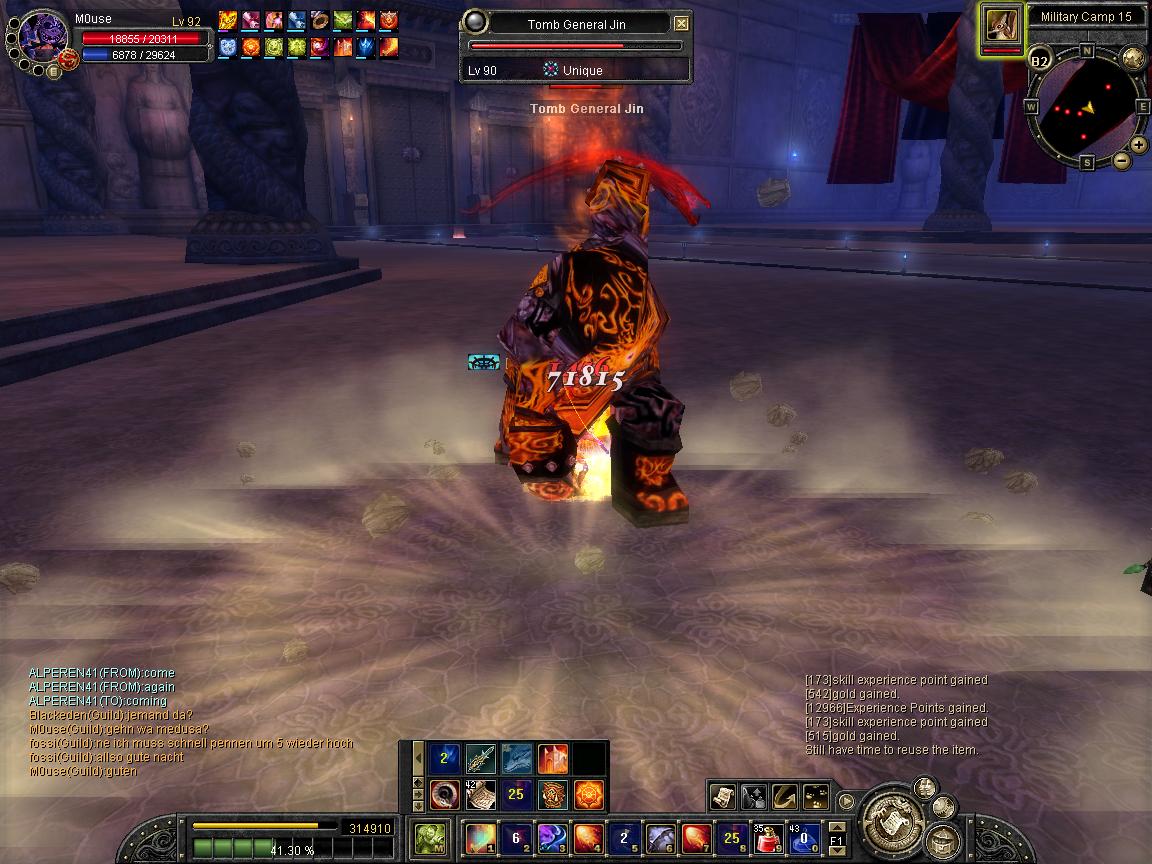Zoom out the minimap with minus button
Image resolution: width=1152 pixels, height=864 pixels.
click(1121, 160)
